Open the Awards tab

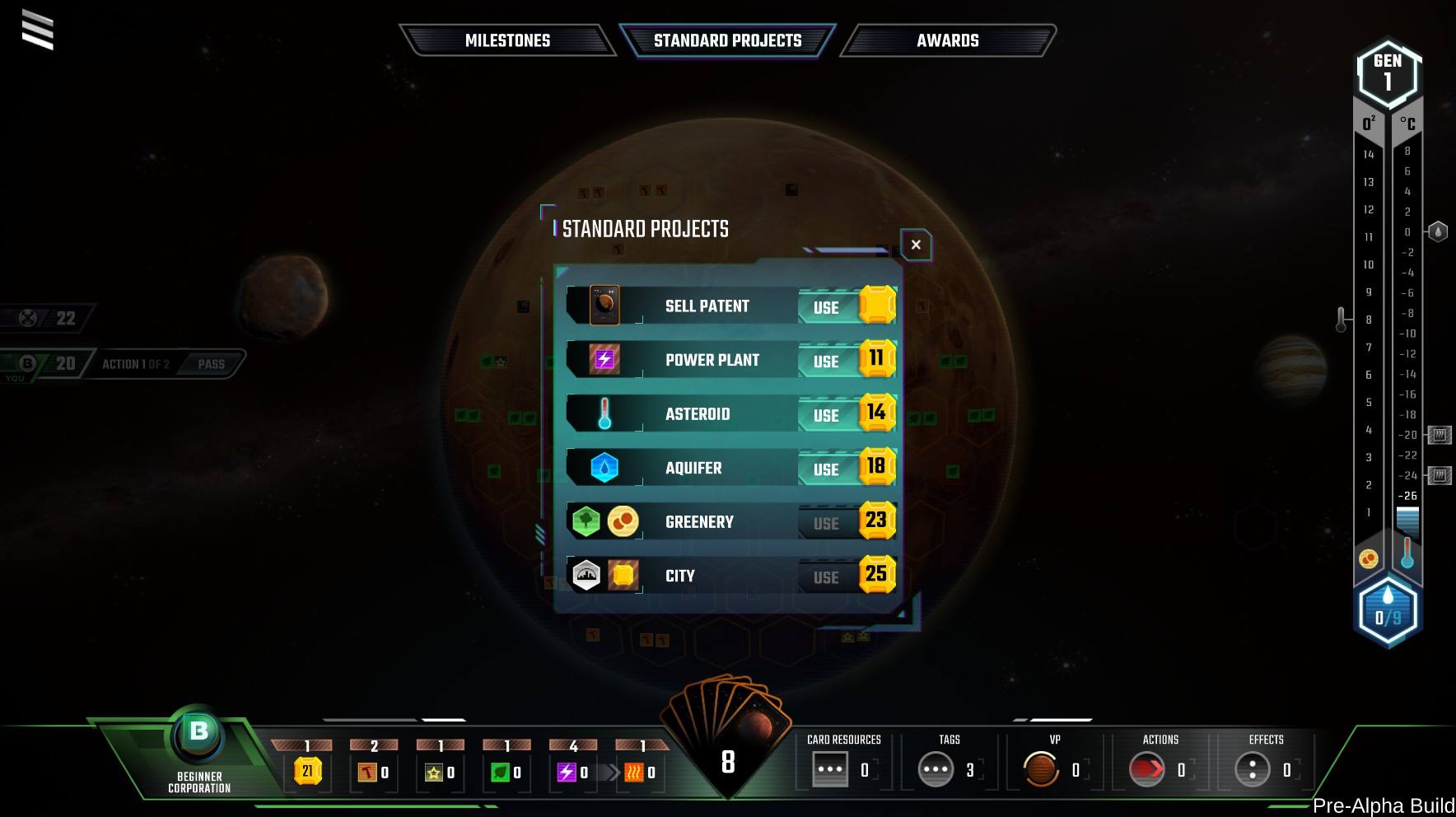(x=947, y=40)
